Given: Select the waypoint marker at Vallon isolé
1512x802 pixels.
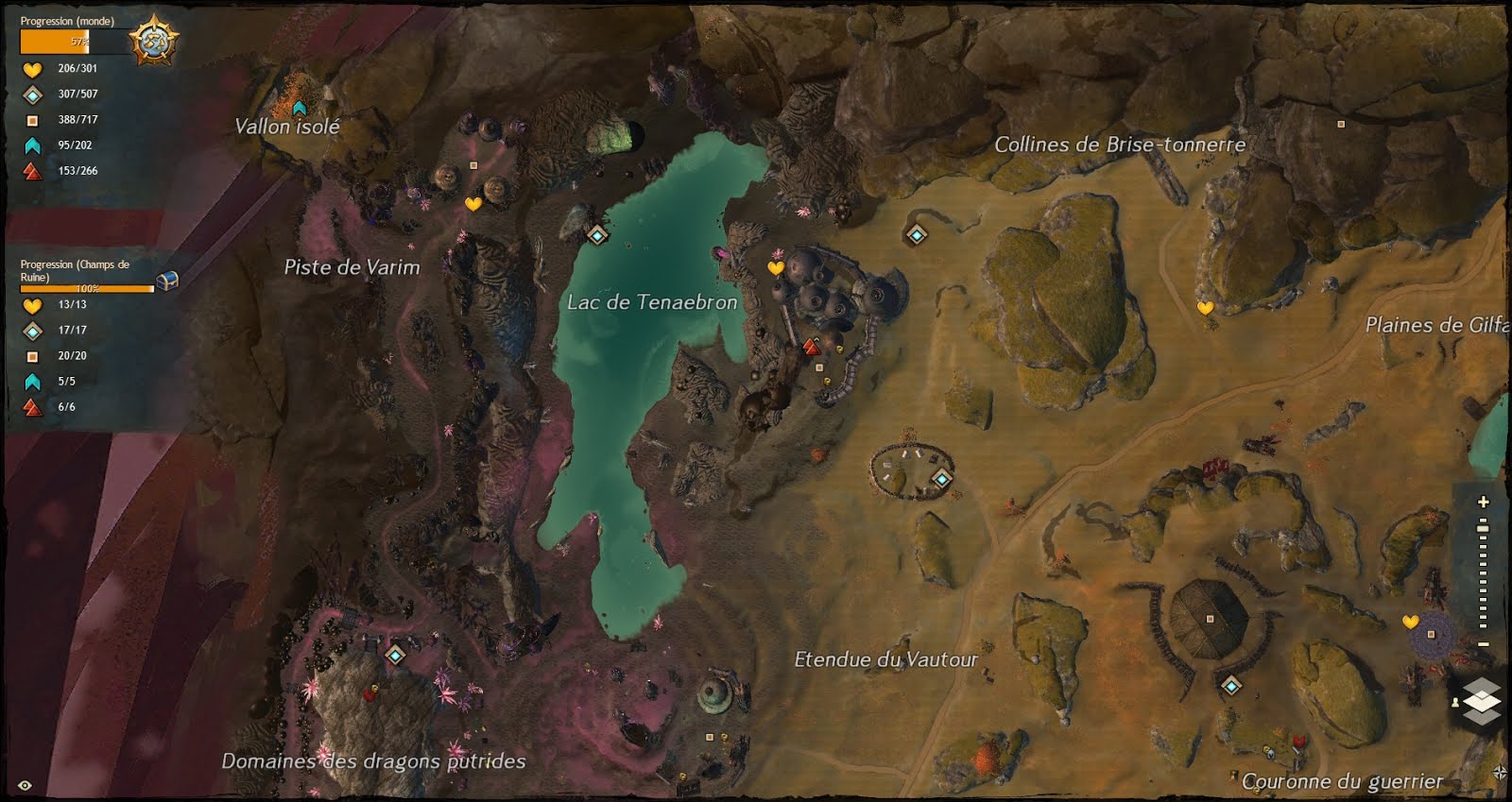Looking at the screenshot, I should 301,106.
